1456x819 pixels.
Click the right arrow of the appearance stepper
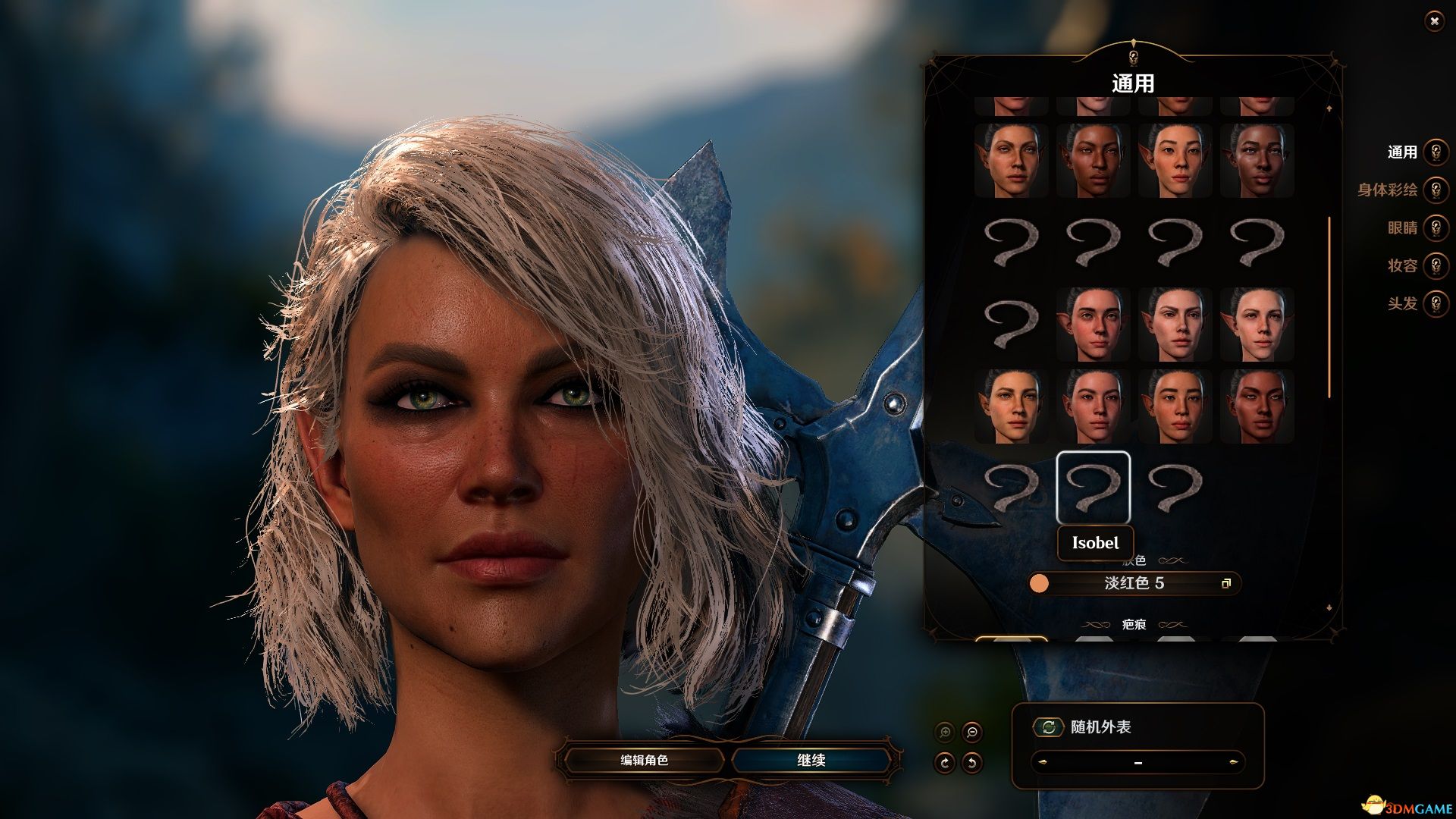tap(1233, 762)
